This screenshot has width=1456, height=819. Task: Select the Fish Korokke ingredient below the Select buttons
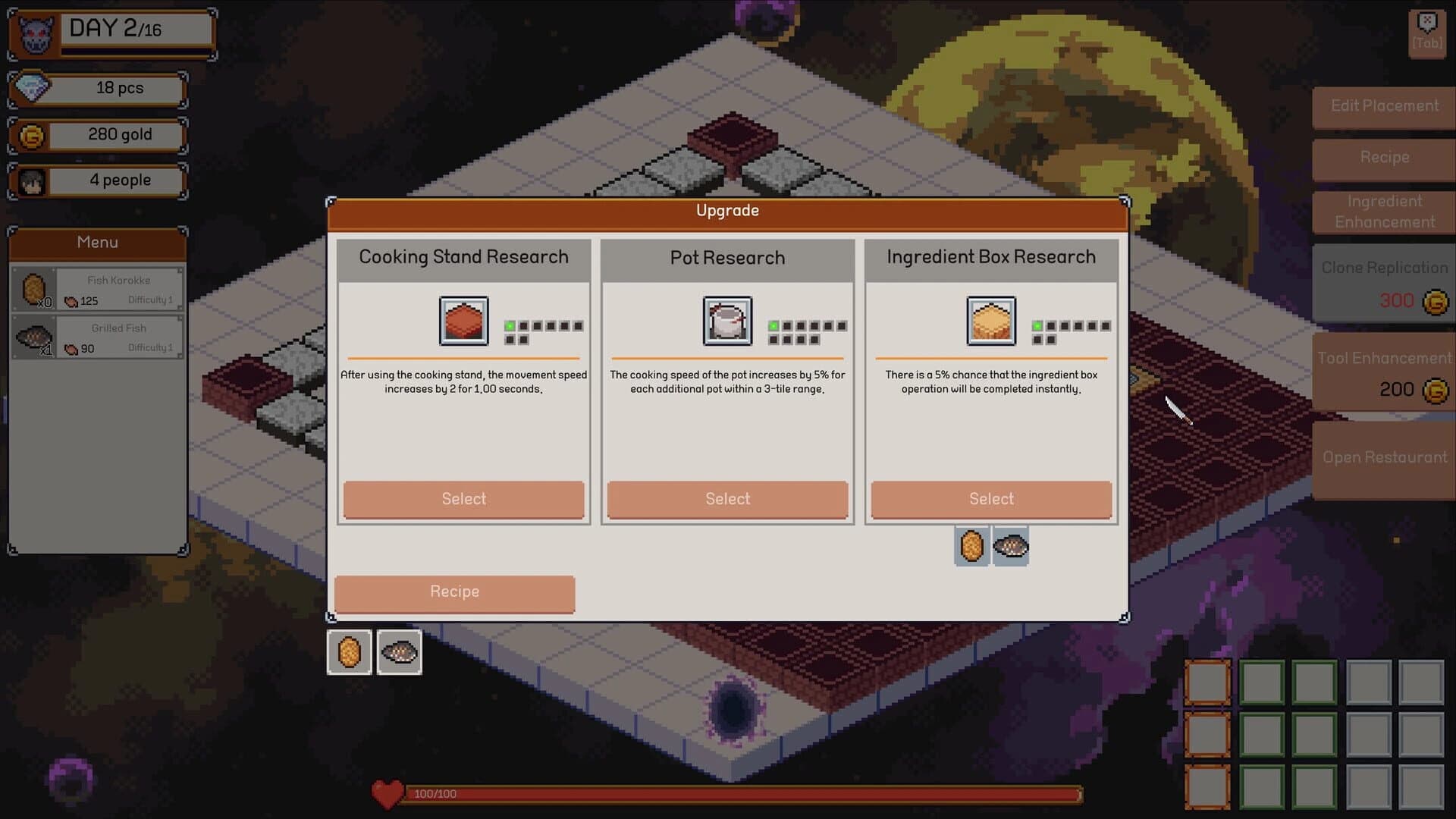tap(971, 546)
